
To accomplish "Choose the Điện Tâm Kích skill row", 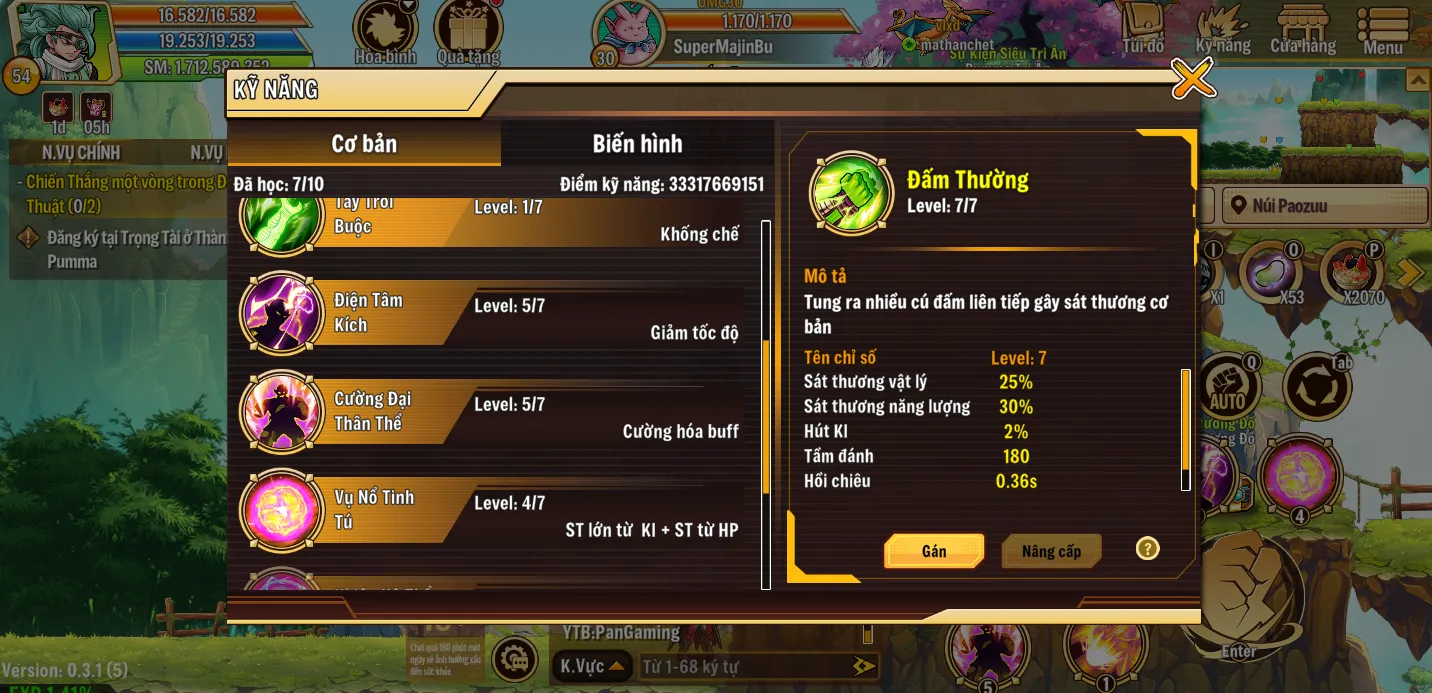I will [492, 313].
